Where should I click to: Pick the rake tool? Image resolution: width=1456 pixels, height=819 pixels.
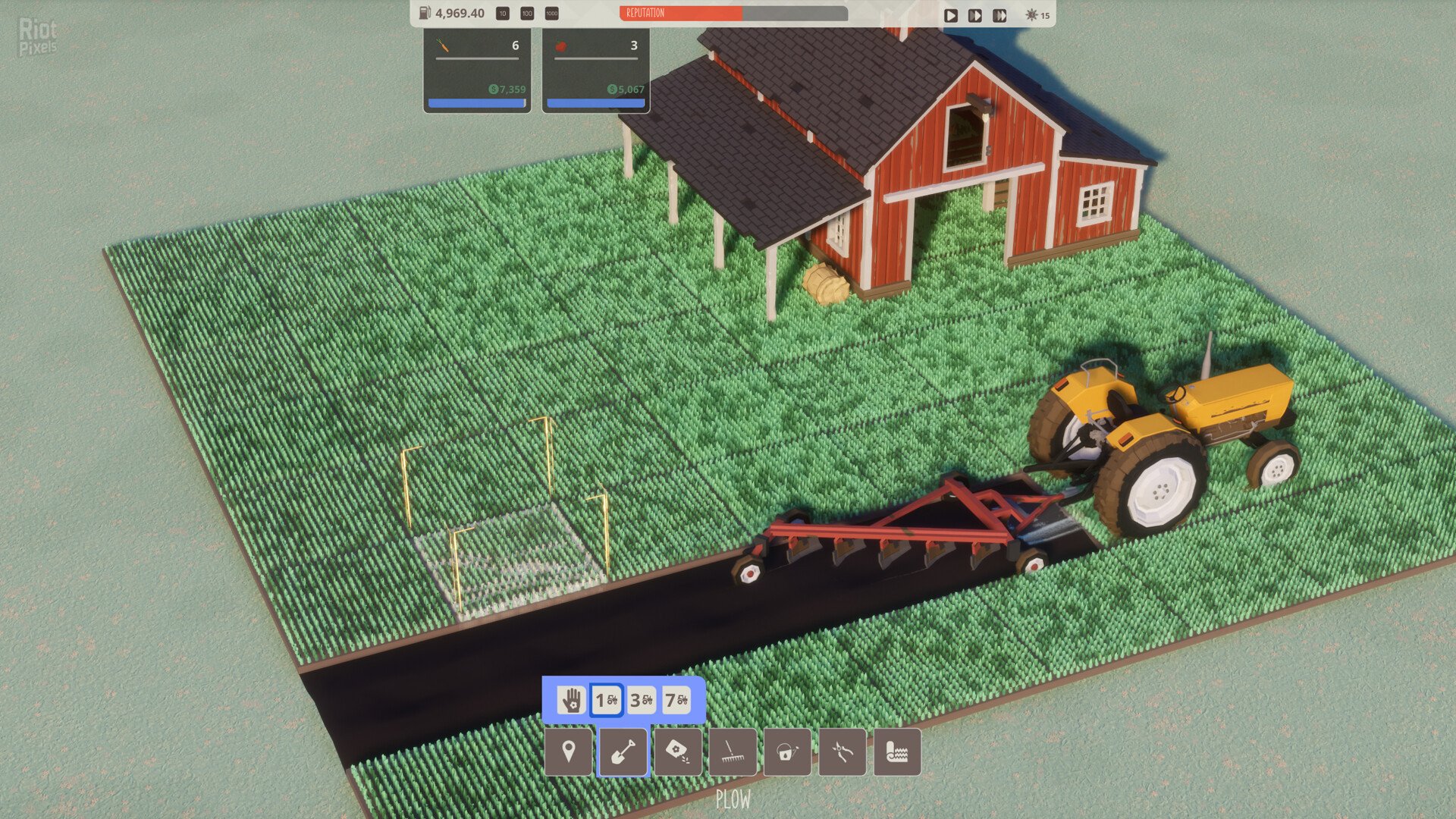(x=733, y=752)
